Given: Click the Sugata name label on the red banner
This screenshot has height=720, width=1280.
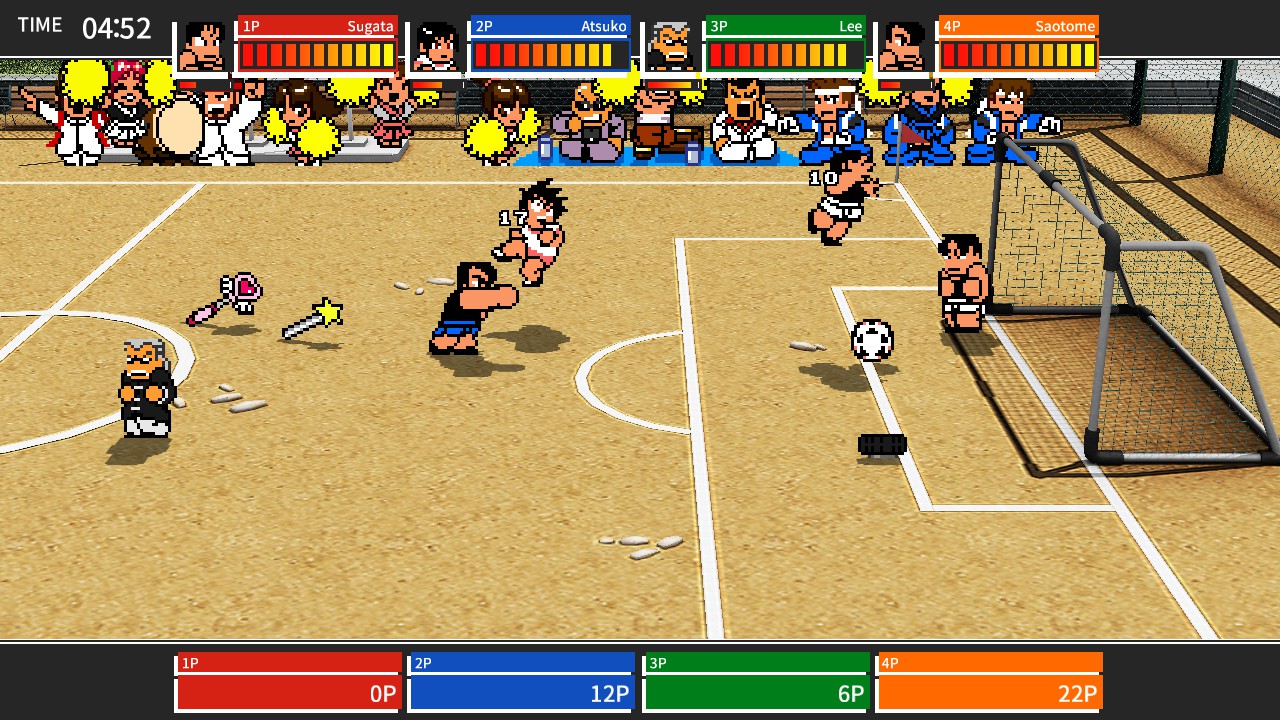Looking at the screenshot, I should click(x=370, y=26).
